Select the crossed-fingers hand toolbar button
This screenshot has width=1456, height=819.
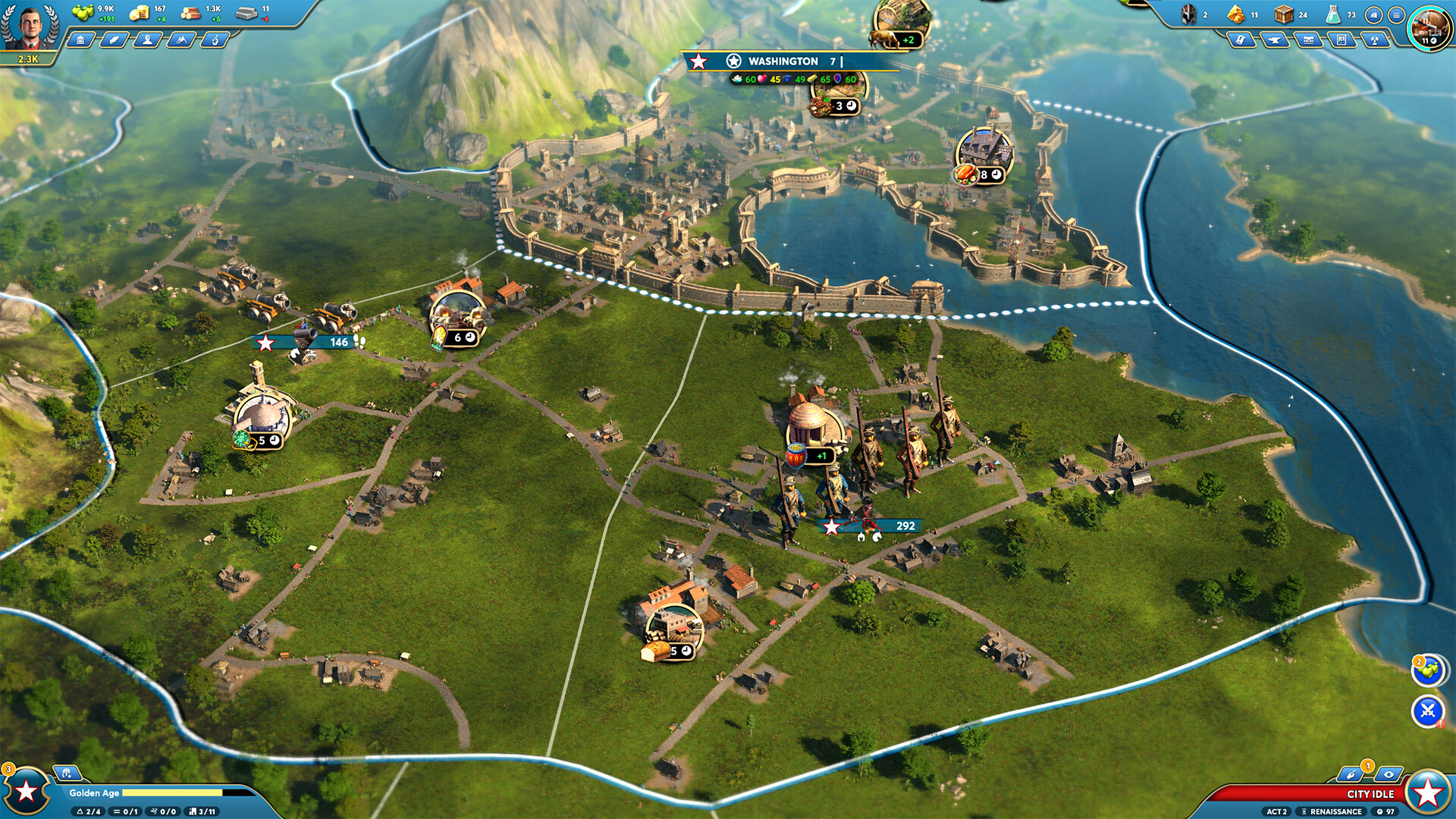(x=215, y=40)
